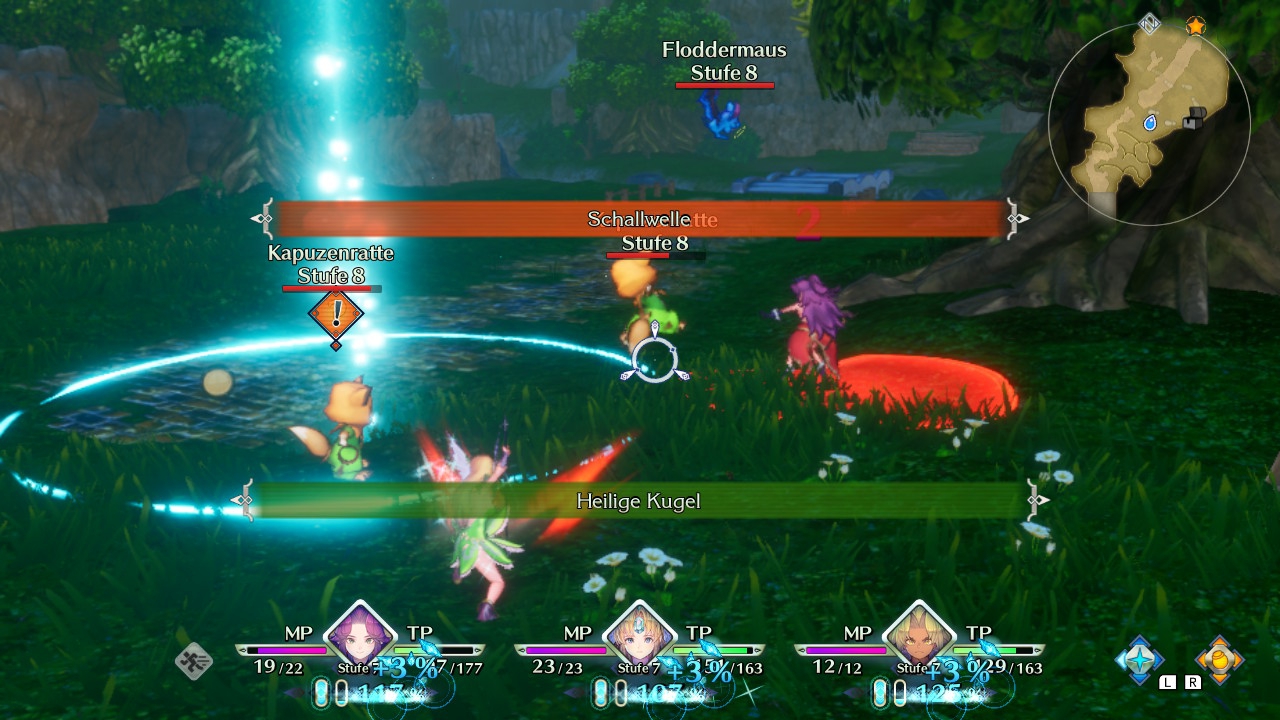Screen dimensions: 1280x720
Task: Select the purple-haired character portrait
Action: click(x=359, y=632)
